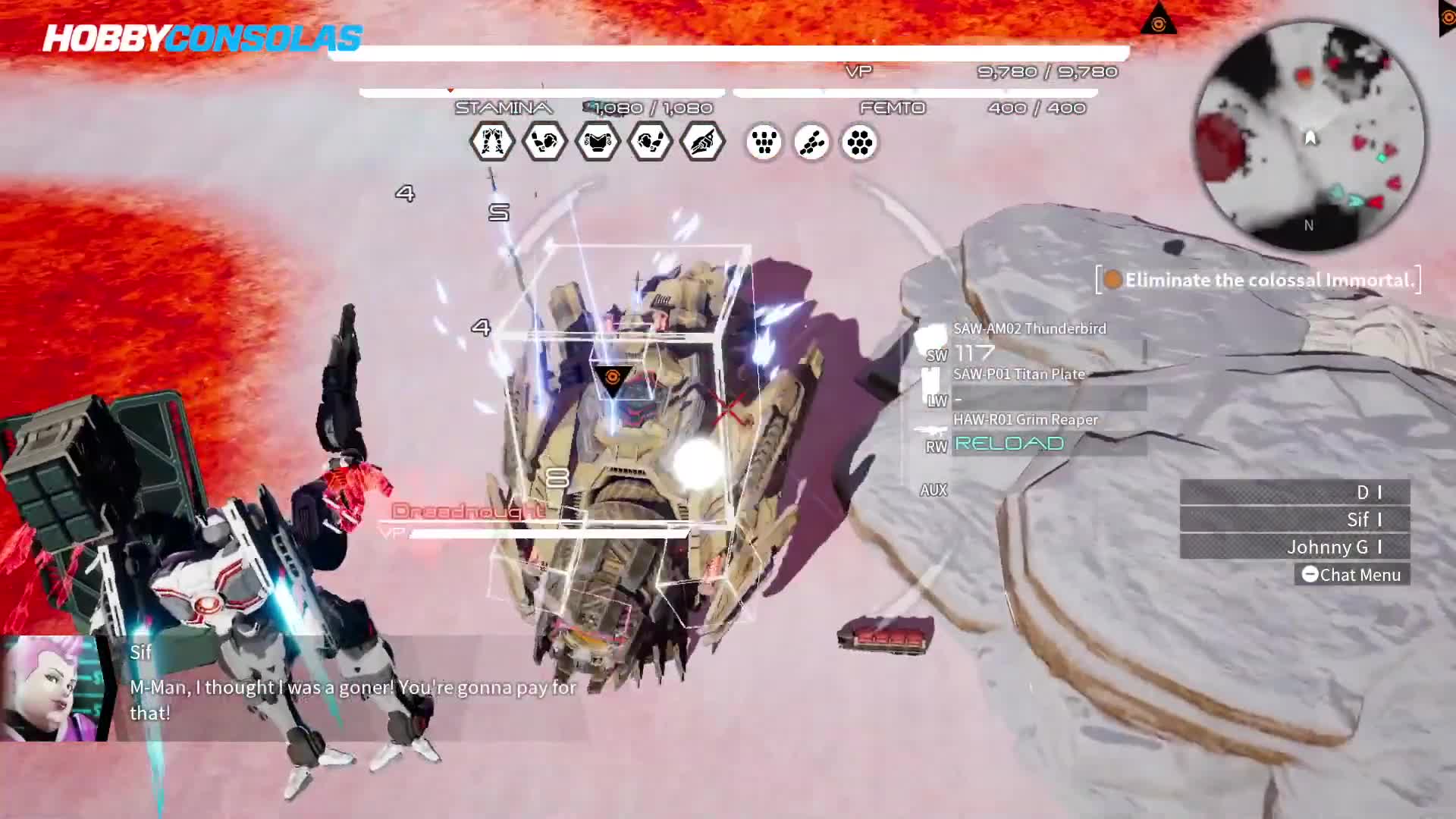Select the torso body armor hexagon icon
This screenshot has width=1456, height=819.
pyautogui.click(x=598, y=142)
